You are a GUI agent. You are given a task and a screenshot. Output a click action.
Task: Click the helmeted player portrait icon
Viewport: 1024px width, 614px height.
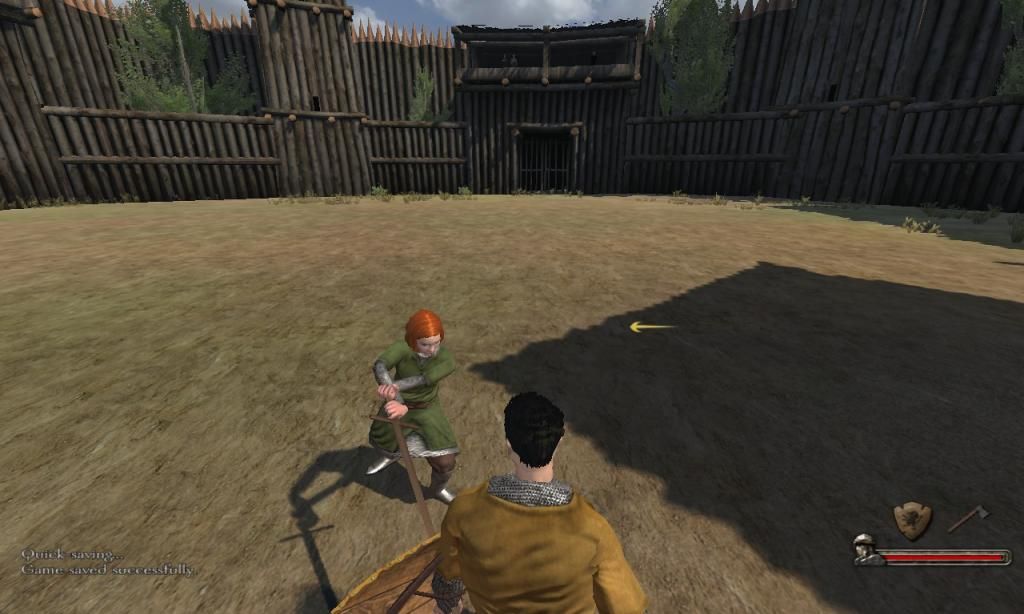[x=865, y=549]
